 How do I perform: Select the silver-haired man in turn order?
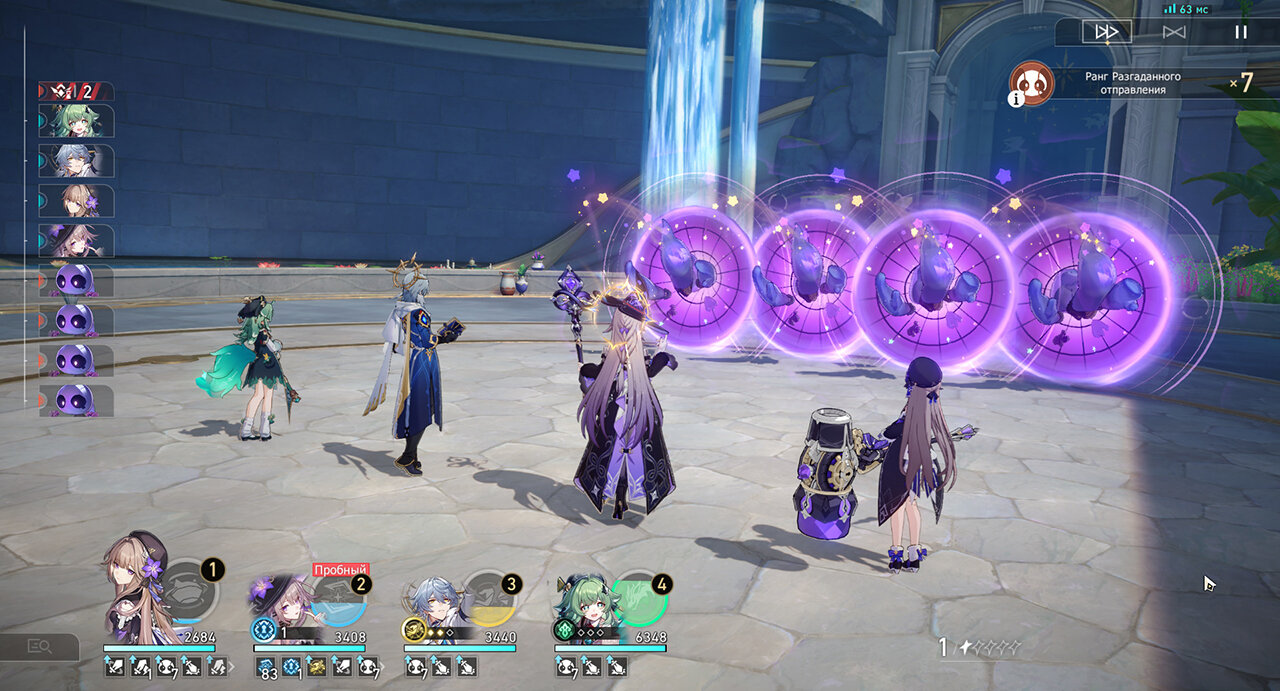(77, 161)
